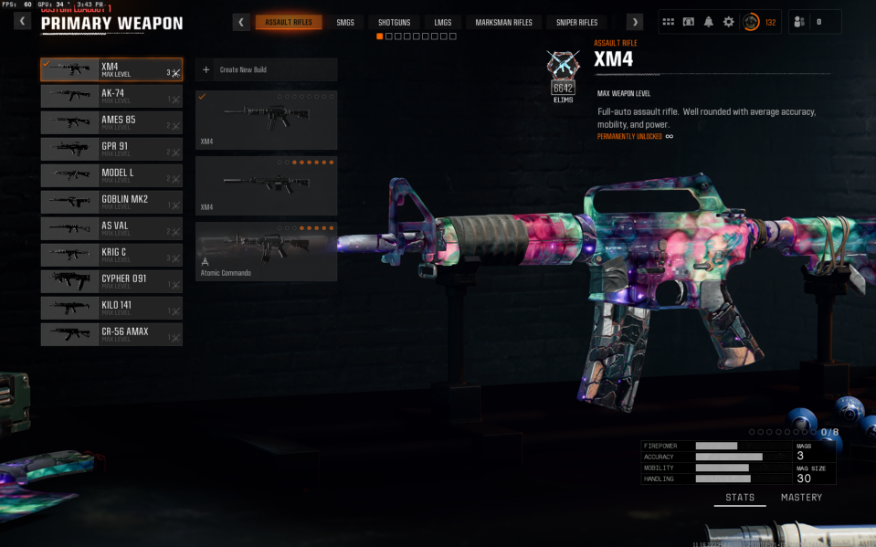Switch to the Mastery tab
This screenshot has width=876, height=547.
point(801,497)
